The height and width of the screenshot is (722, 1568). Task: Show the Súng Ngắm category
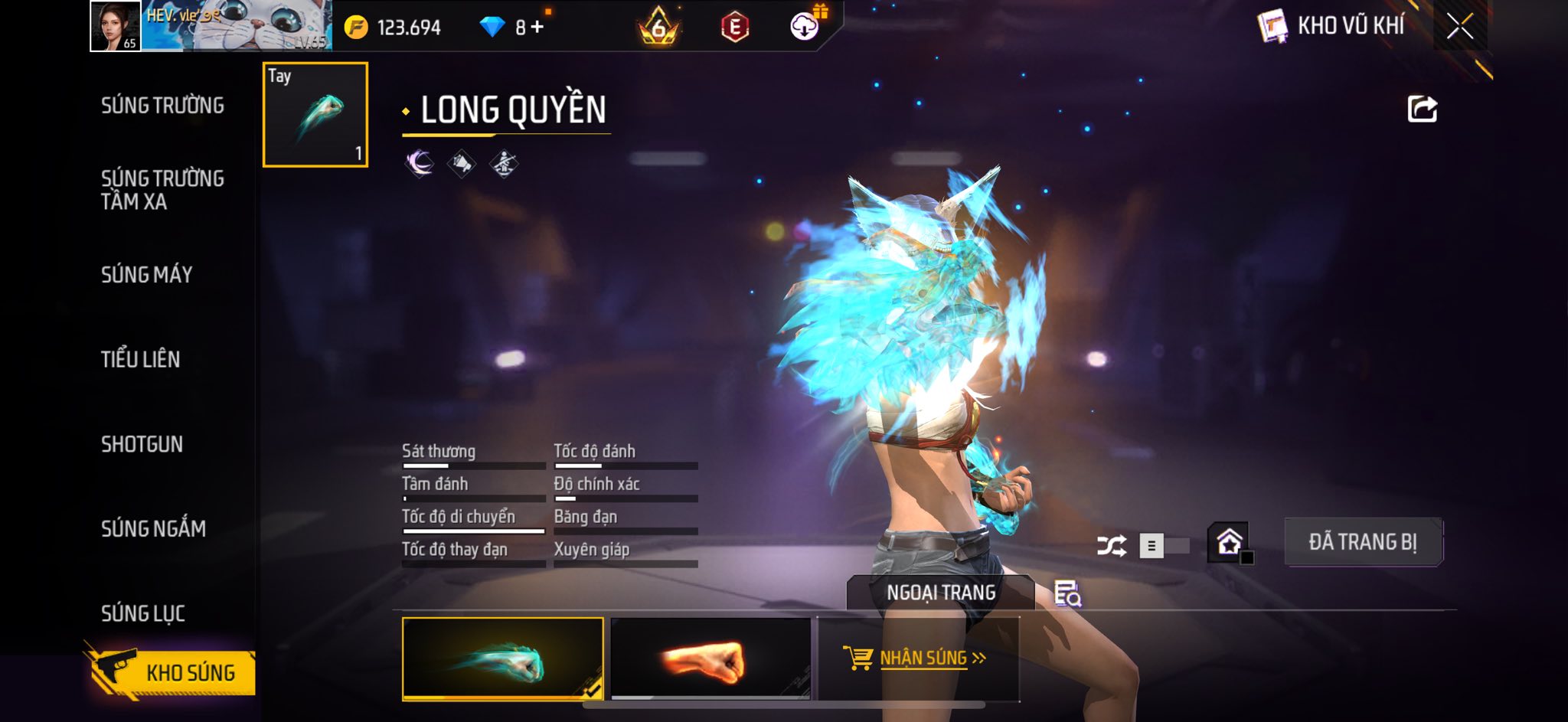tap(153, 528)
